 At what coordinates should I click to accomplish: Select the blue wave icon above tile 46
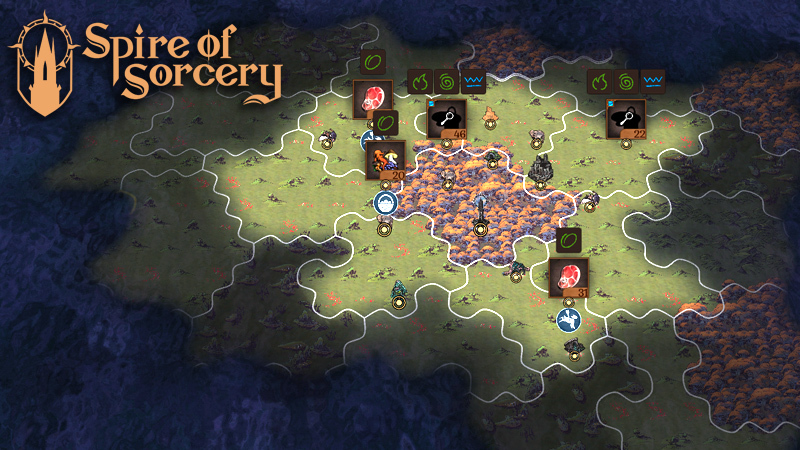(473, 80)
